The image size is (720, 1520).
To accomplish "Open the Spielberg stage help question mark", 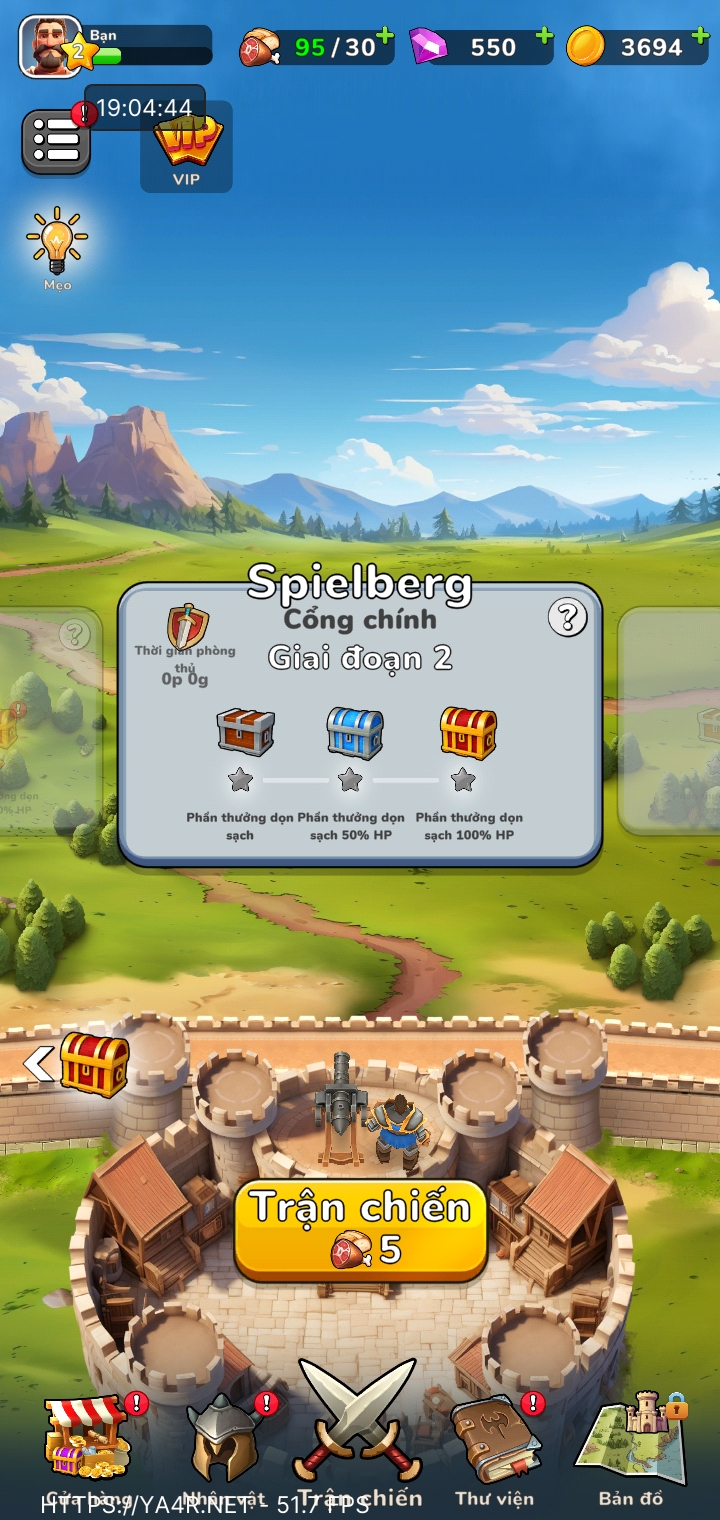I will (567, 619).
